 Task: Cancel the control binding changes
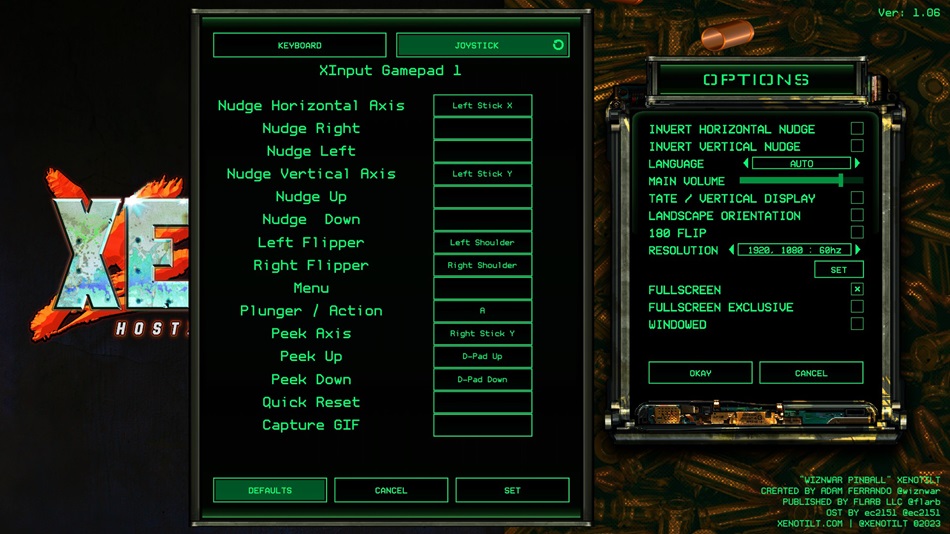(391, 490)
